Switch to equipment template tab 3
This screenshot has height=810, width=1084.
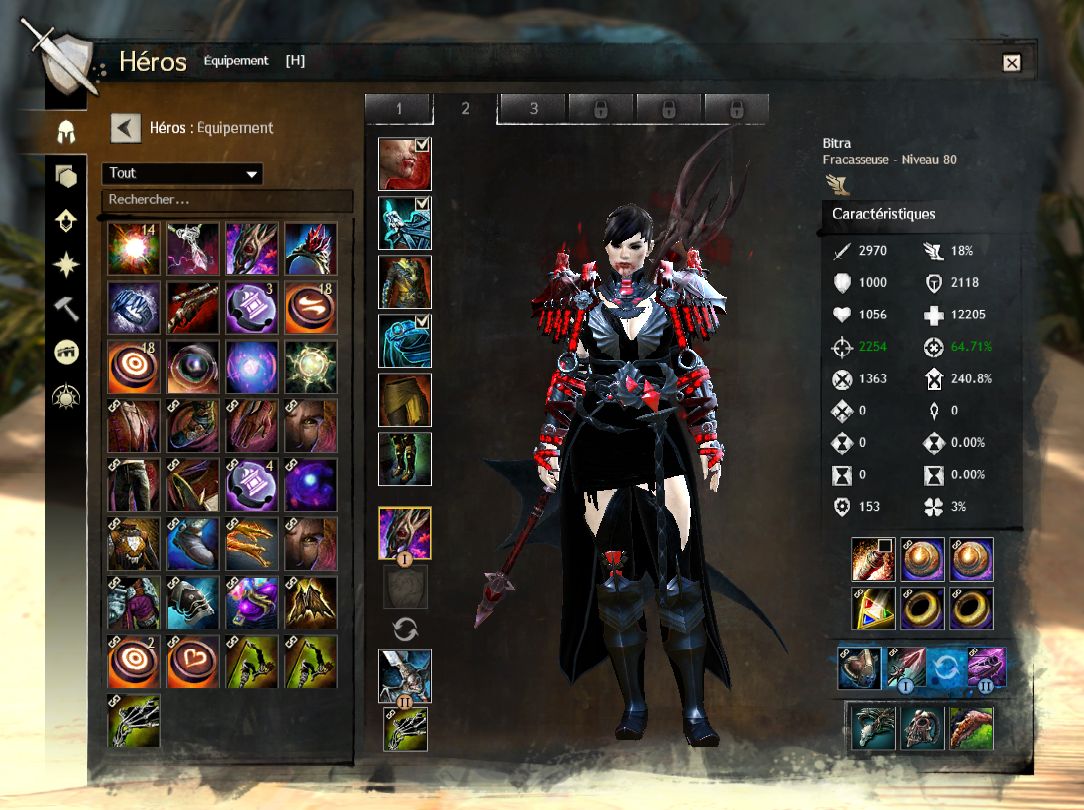point(533,108)
